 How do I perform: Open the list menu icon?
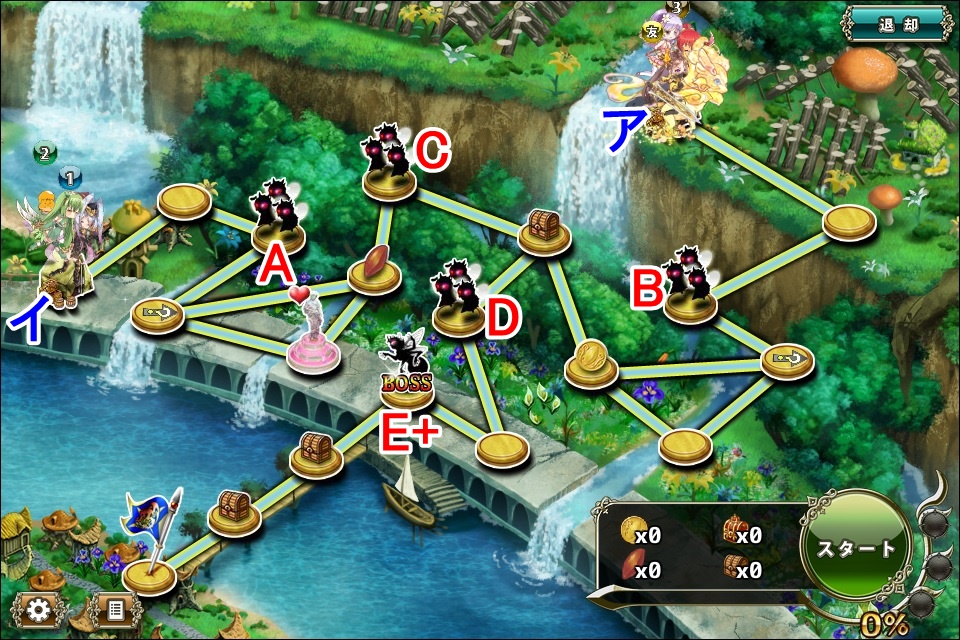point(114,609)
